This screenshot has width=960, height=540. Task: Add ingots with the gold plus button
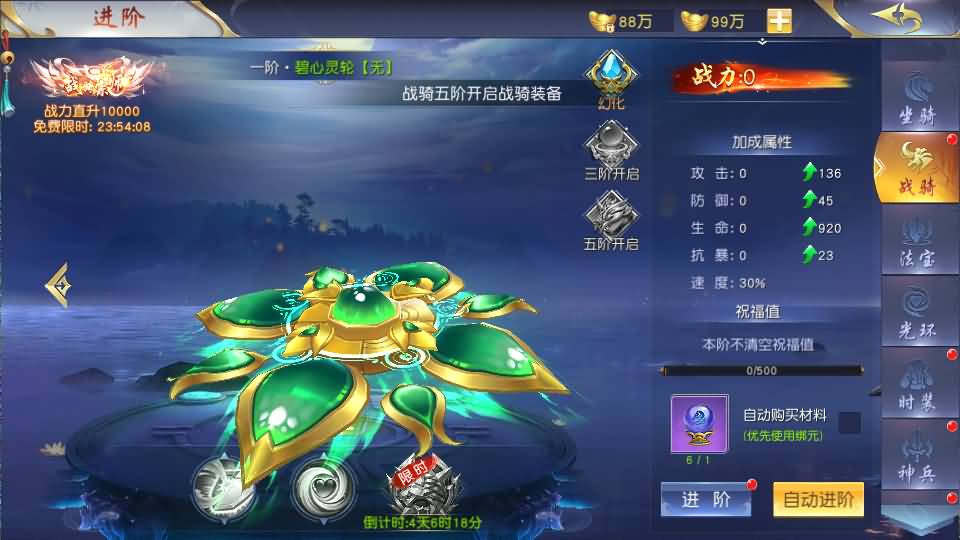tap(780, 21)
